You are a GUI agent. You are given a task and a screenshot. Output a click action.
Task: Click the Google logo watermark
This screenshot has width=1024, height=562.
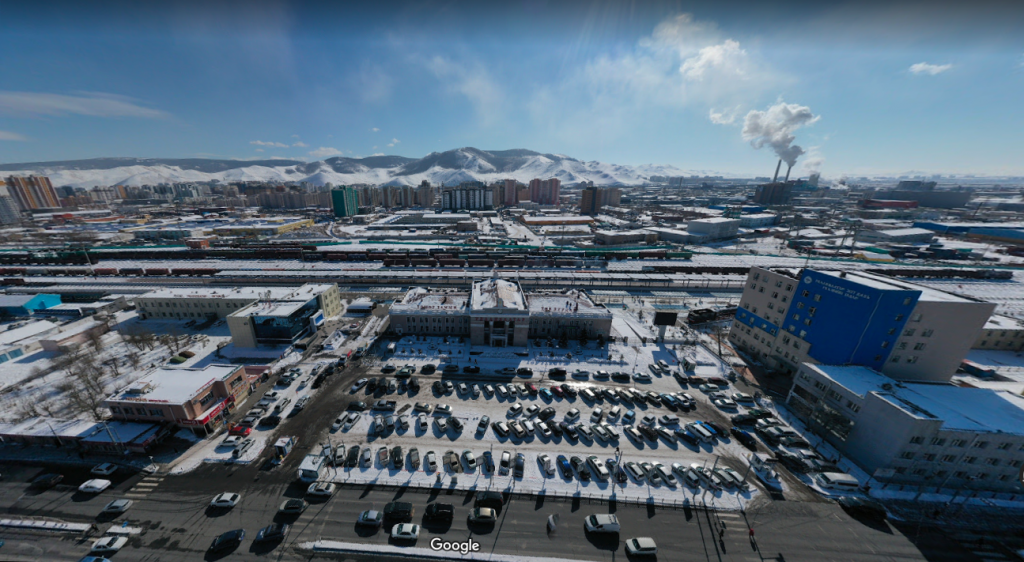[x=454, y=545]
